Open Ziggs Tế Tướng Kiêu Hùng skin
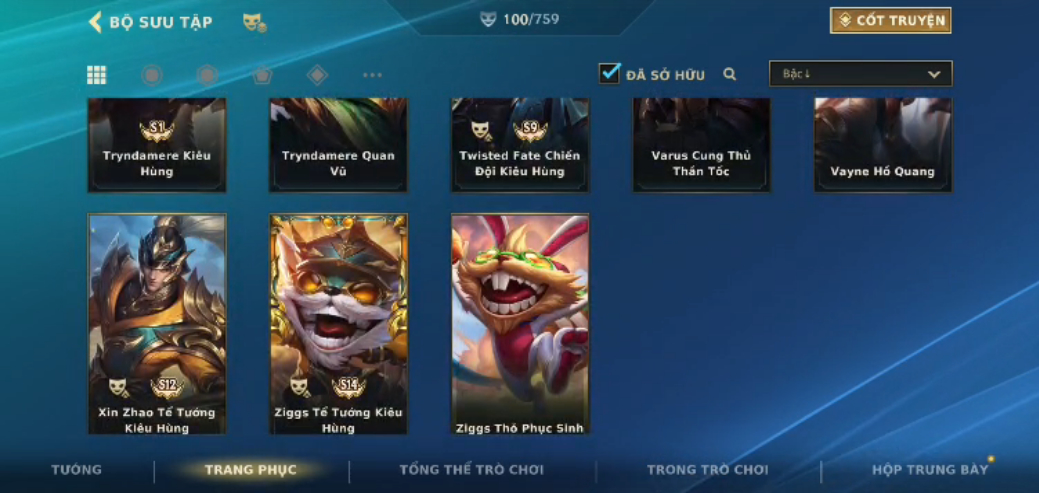 coord(338,324)
